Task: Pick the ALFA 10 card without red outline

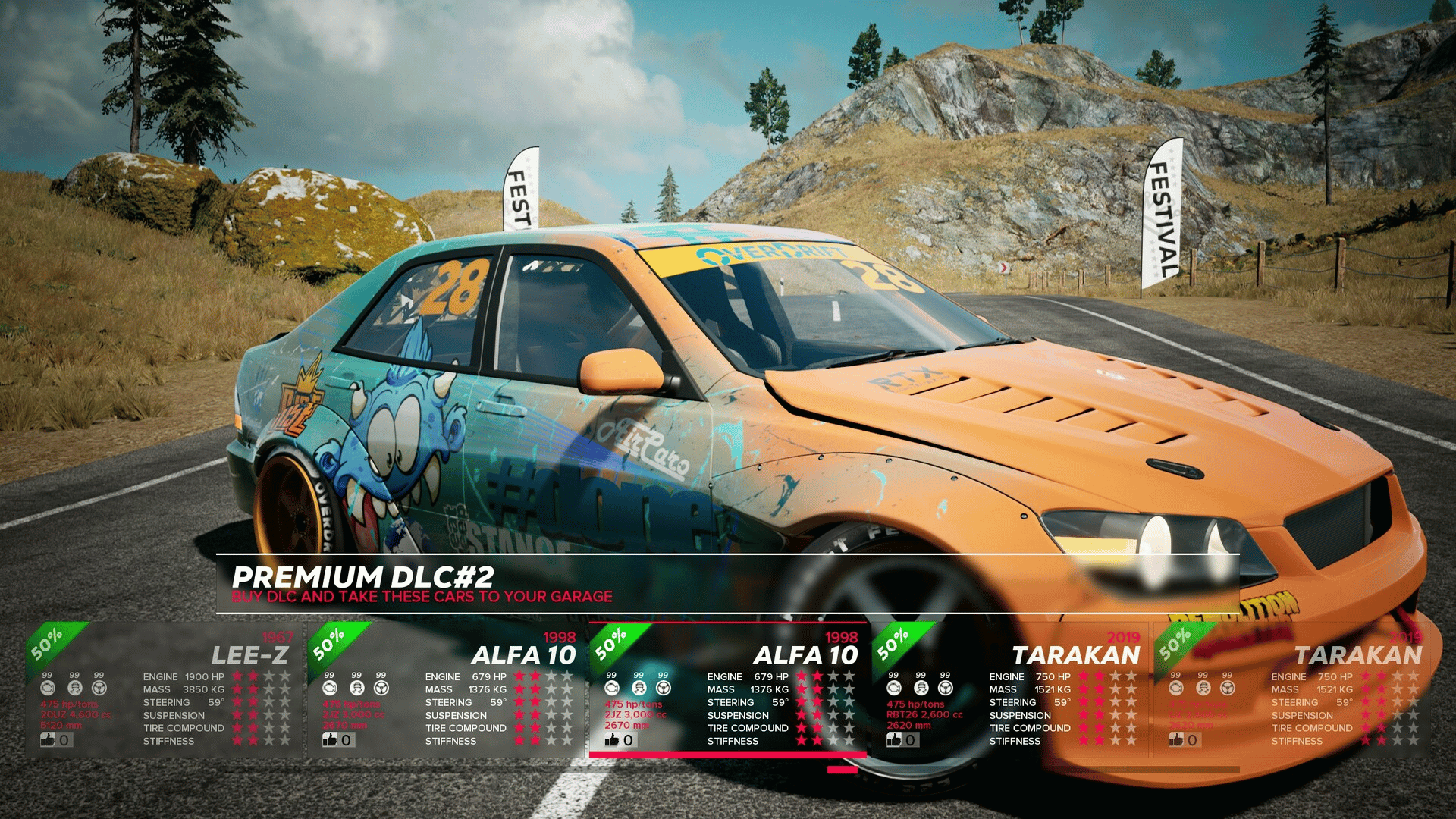Action: click(446, 690)
